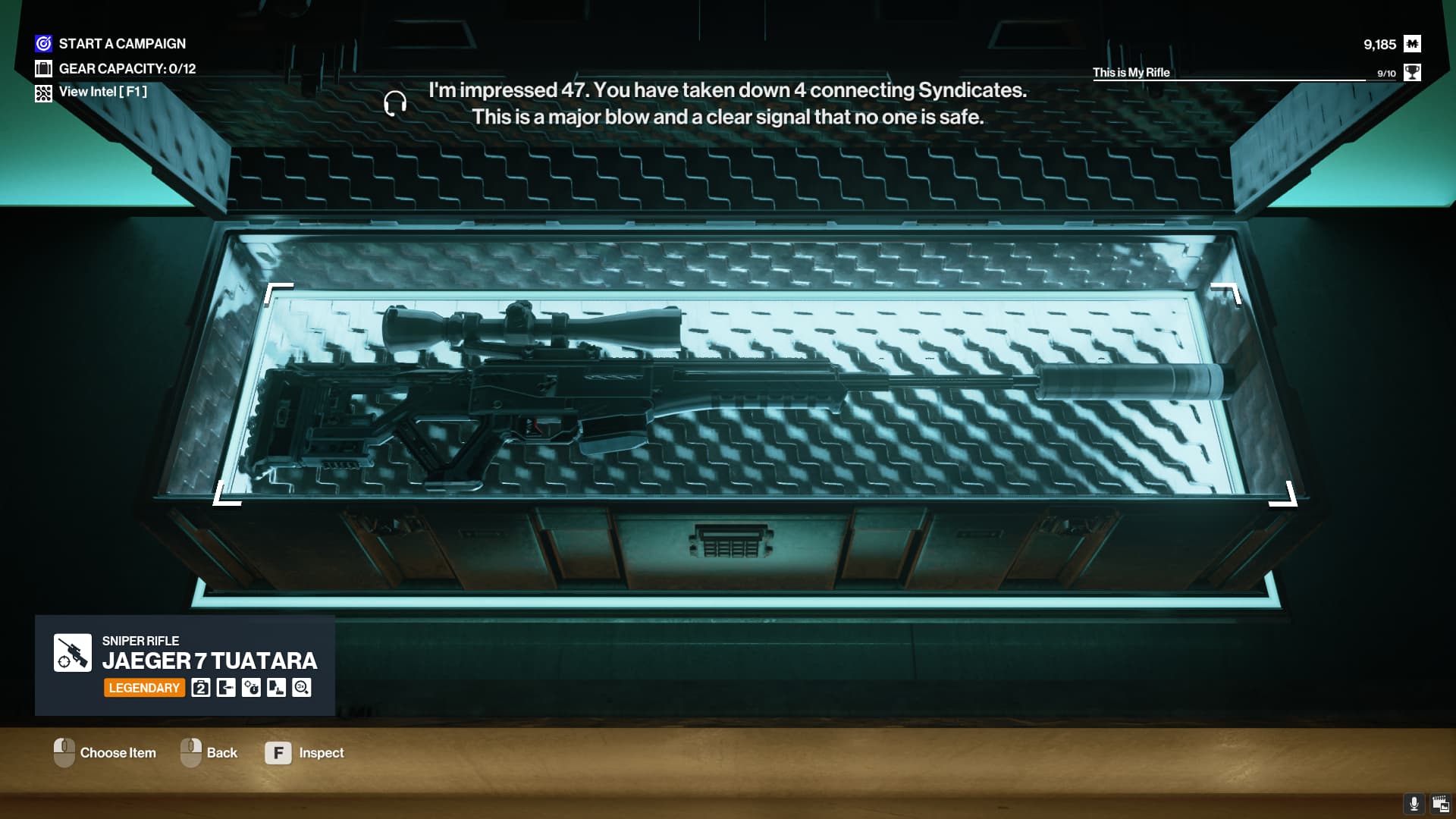This screenshot has height=819, width=1456.
Task: Click the clapperboard recording overlay icon
Action: point(1440,804)
